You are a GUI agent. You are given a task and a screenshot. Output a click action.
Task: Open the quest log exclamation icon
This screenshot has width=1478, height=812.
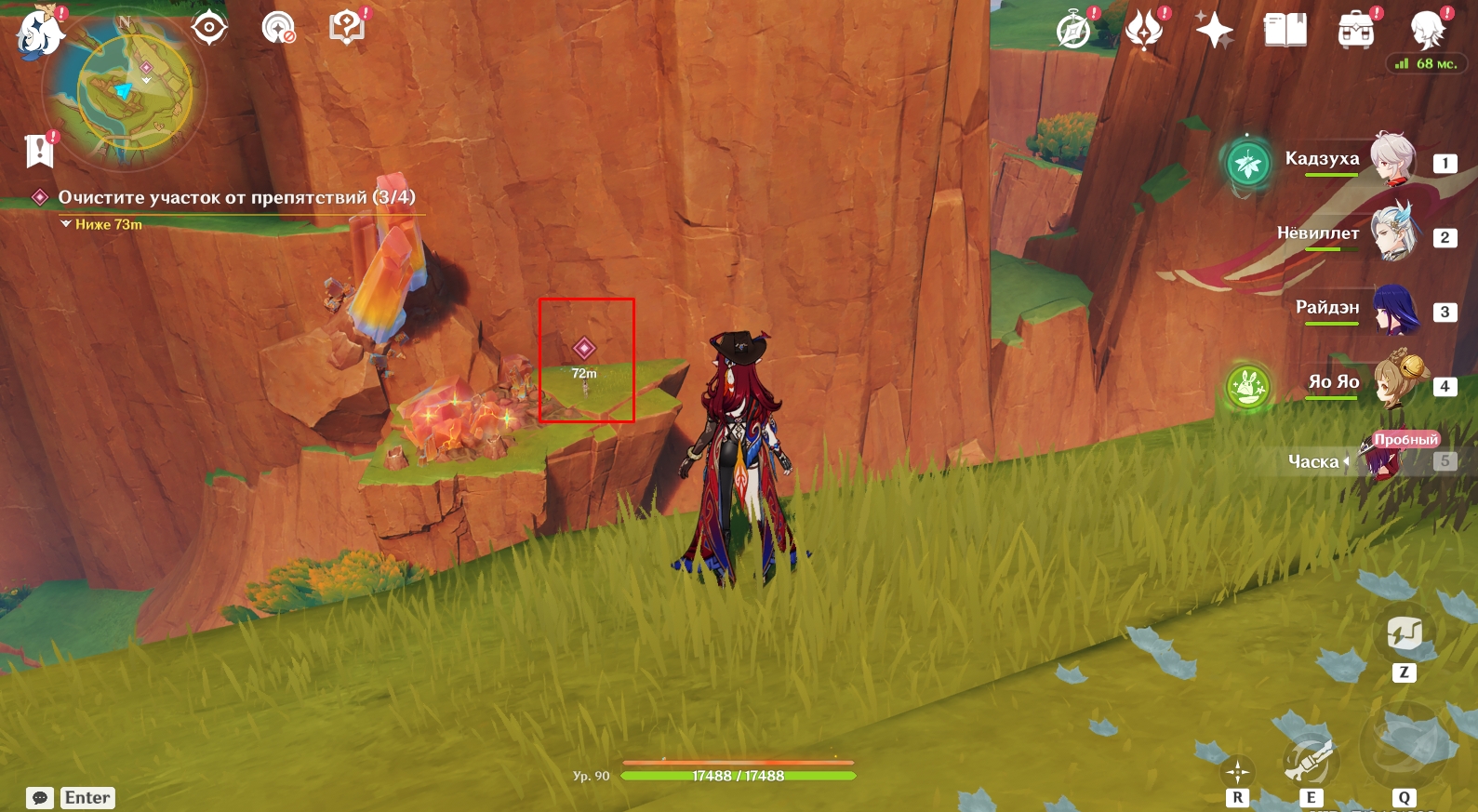point(39,150)
